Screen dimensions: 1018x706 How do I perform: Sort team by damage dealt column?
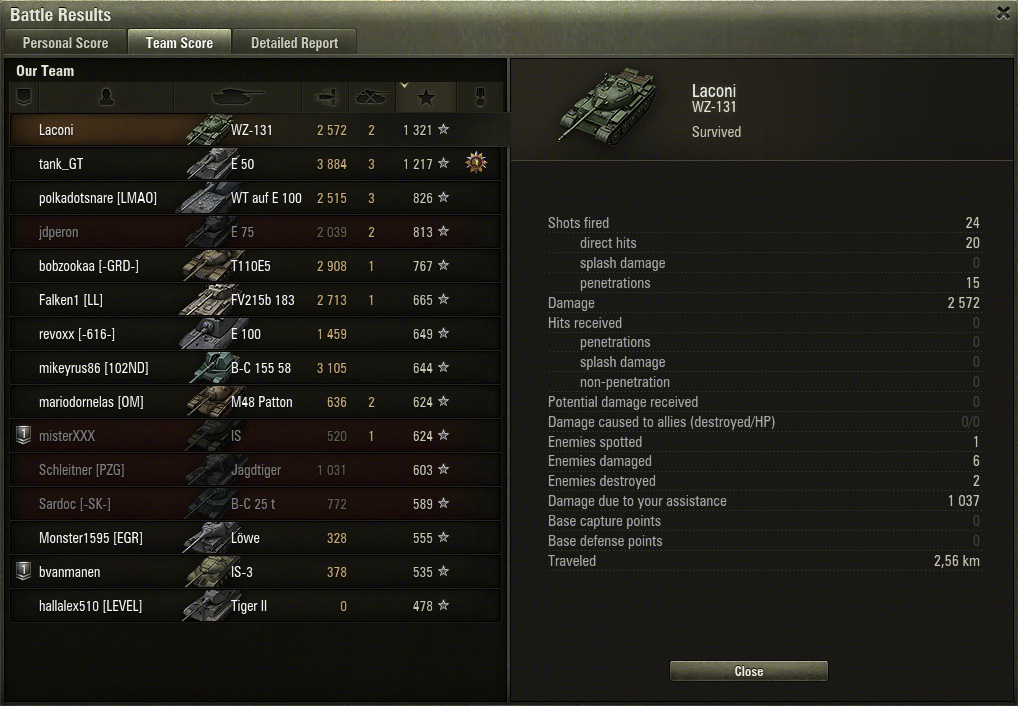pos(326,97)
